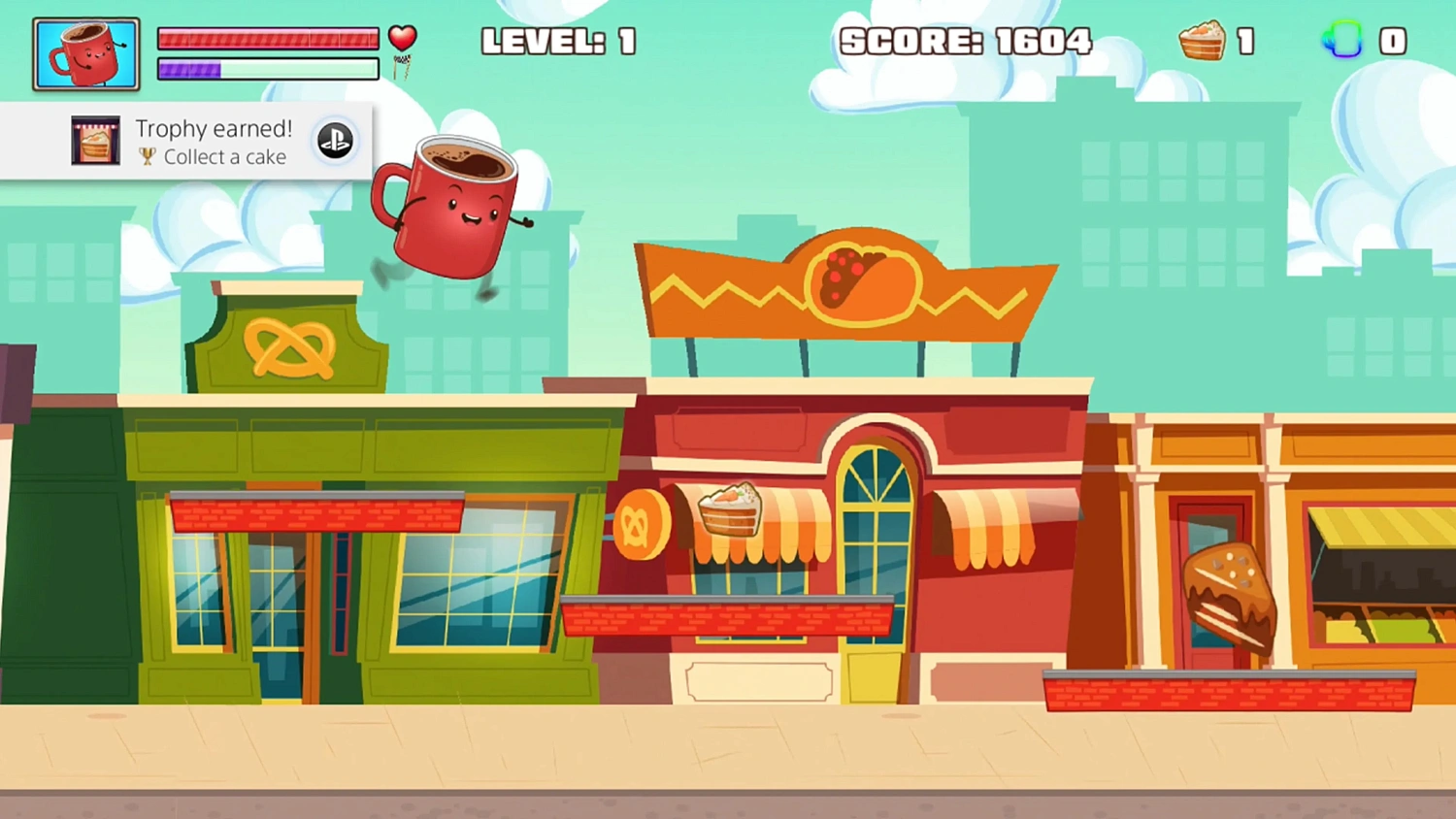Click the PlayStation logo in the notification

335,140
